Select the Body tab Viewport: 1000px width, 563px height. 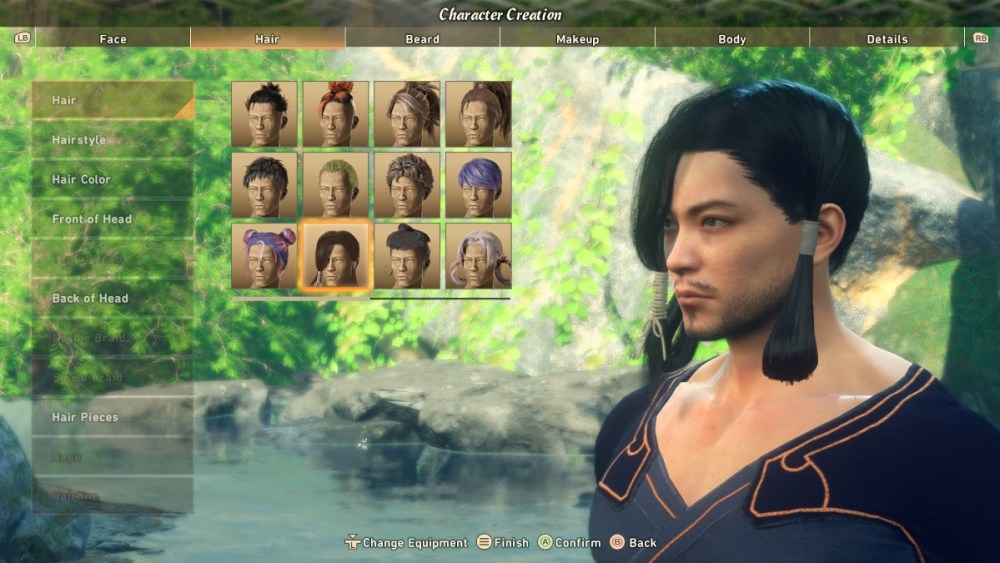tap(732, 39)
